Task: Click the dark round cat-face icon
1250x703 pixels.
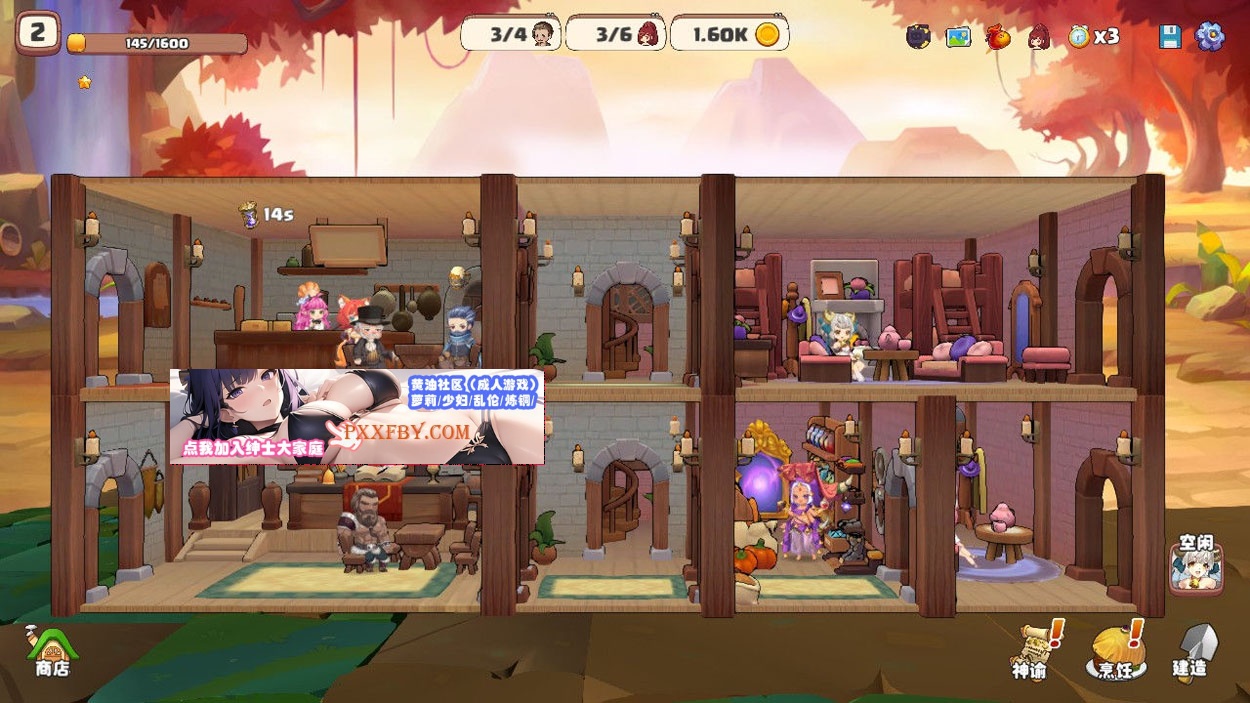Action: pos(918,37)
